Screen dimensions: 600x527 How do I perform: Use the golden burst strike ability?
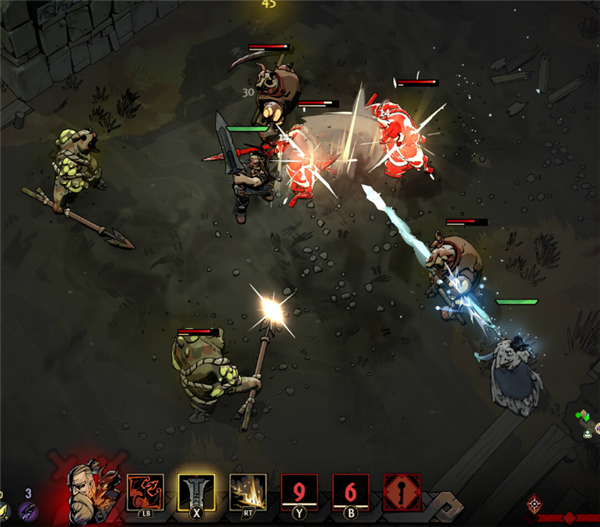(x=248, y=493)
